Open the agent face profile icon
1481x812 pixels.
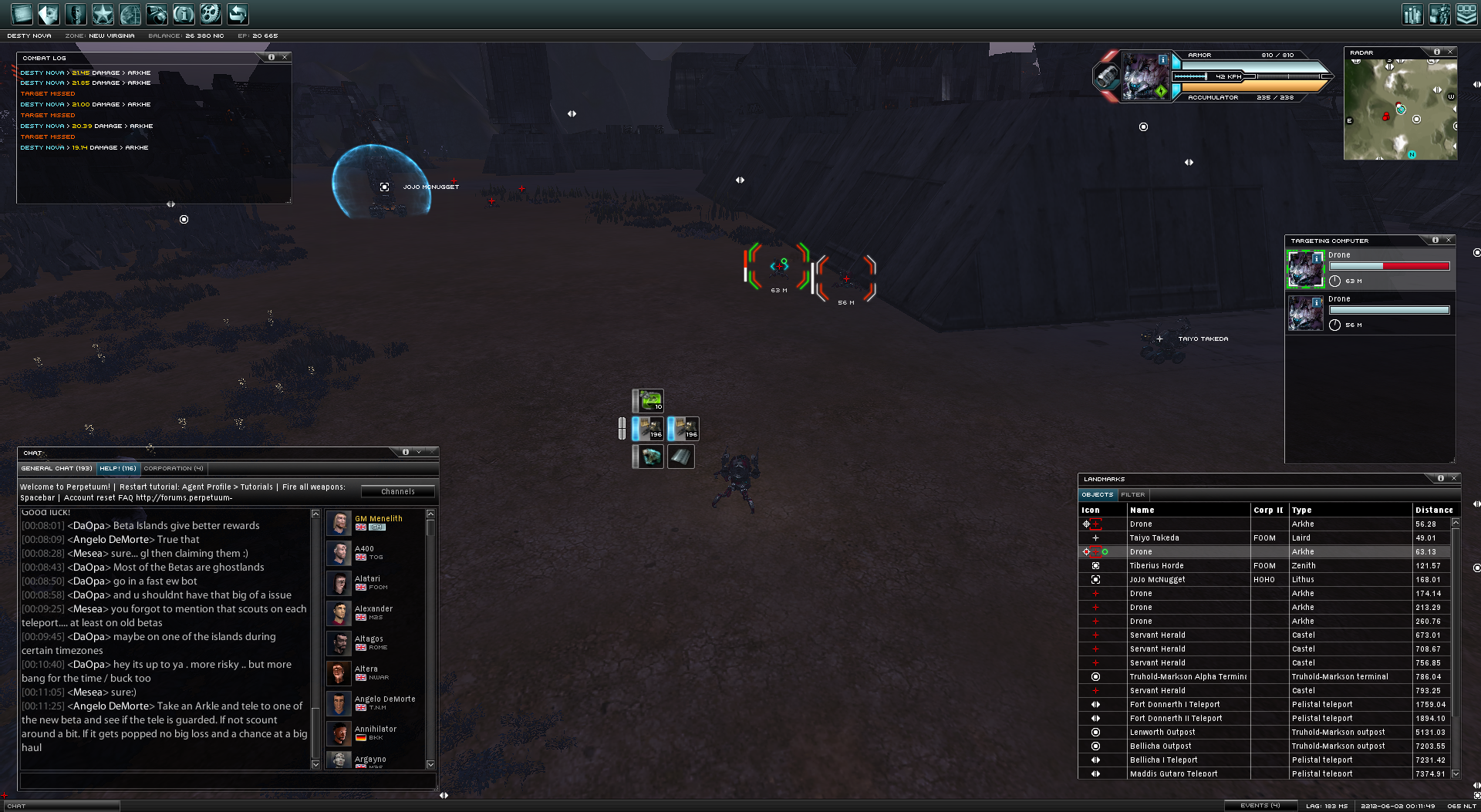pyautogui.click(x=75, y=14)
